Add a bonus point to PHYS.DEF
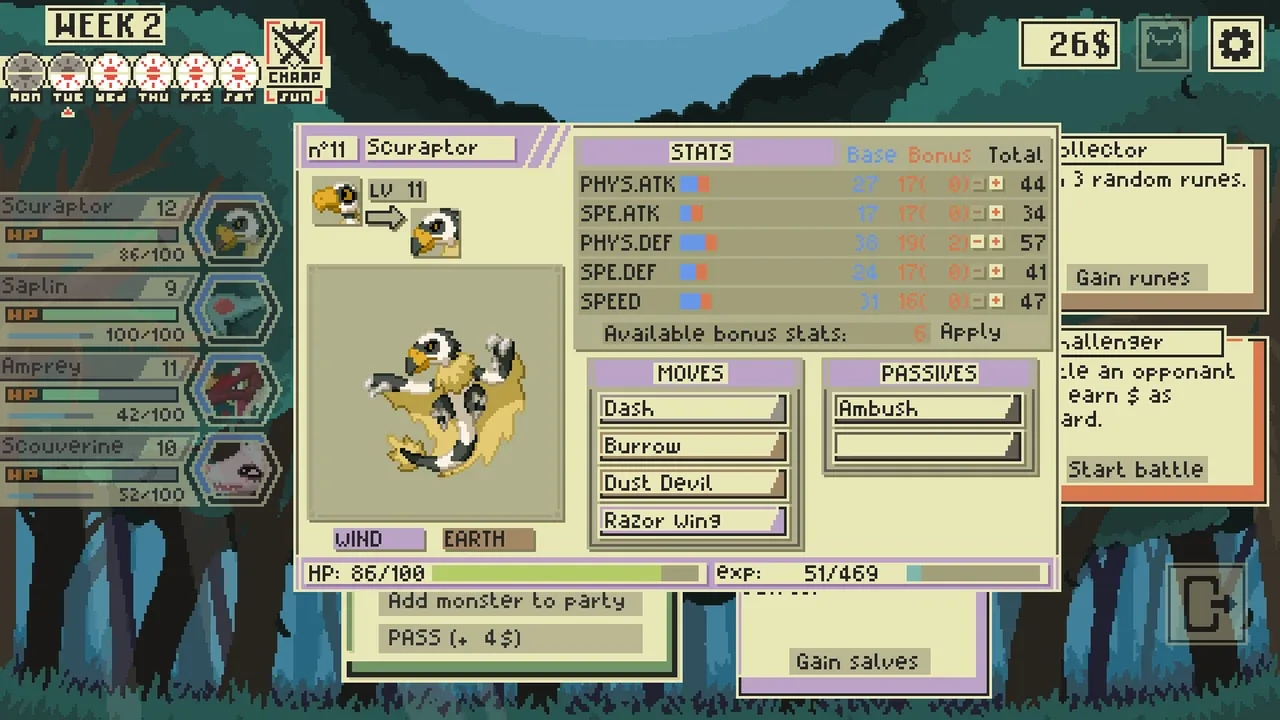 pos(996,243)
